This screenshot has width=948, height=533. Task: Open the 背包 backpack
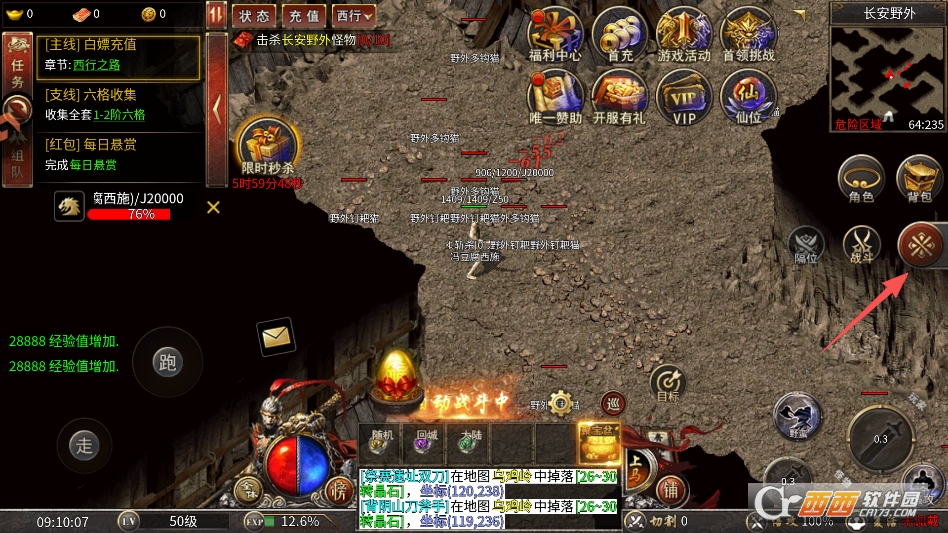919,180
